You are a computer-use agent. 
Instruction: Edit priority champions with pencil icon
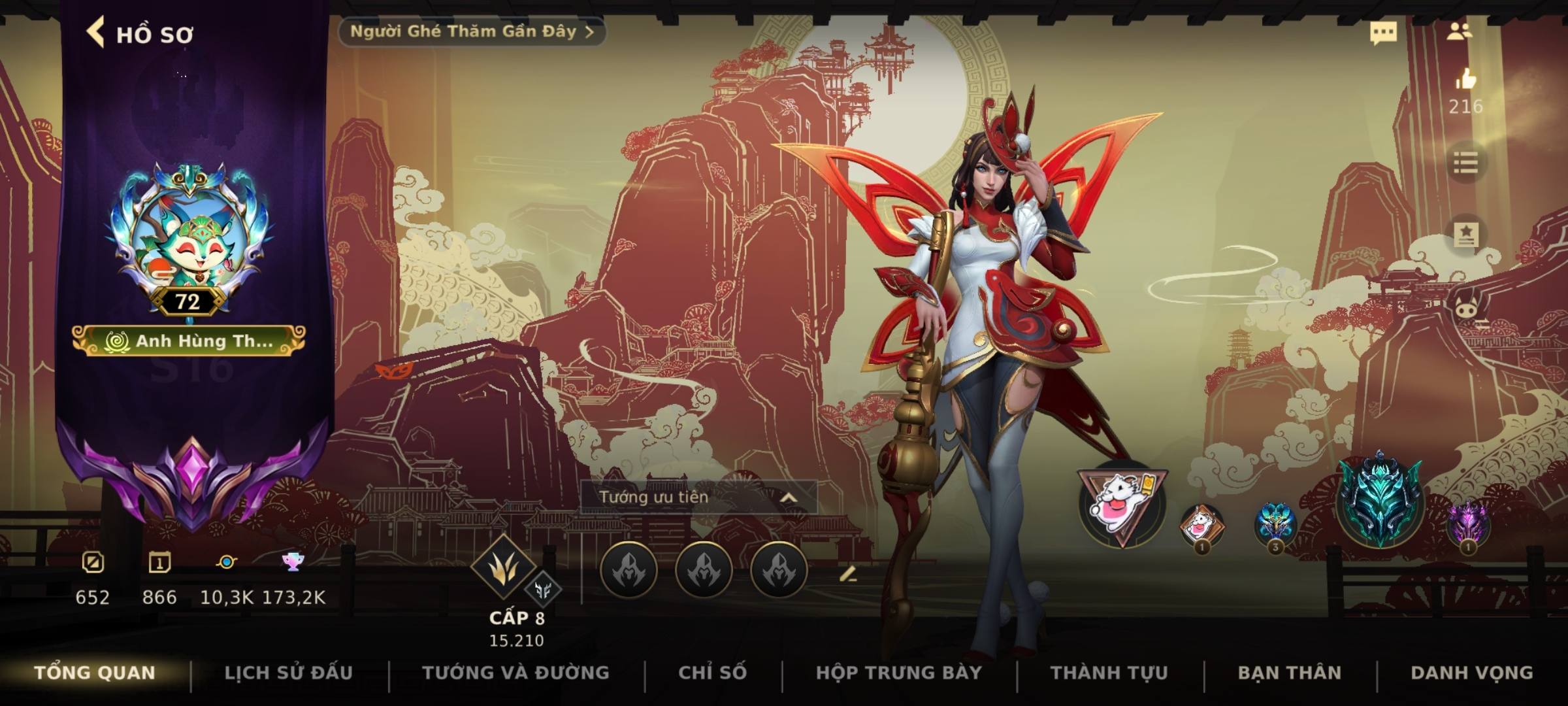[x=847, y=575]
